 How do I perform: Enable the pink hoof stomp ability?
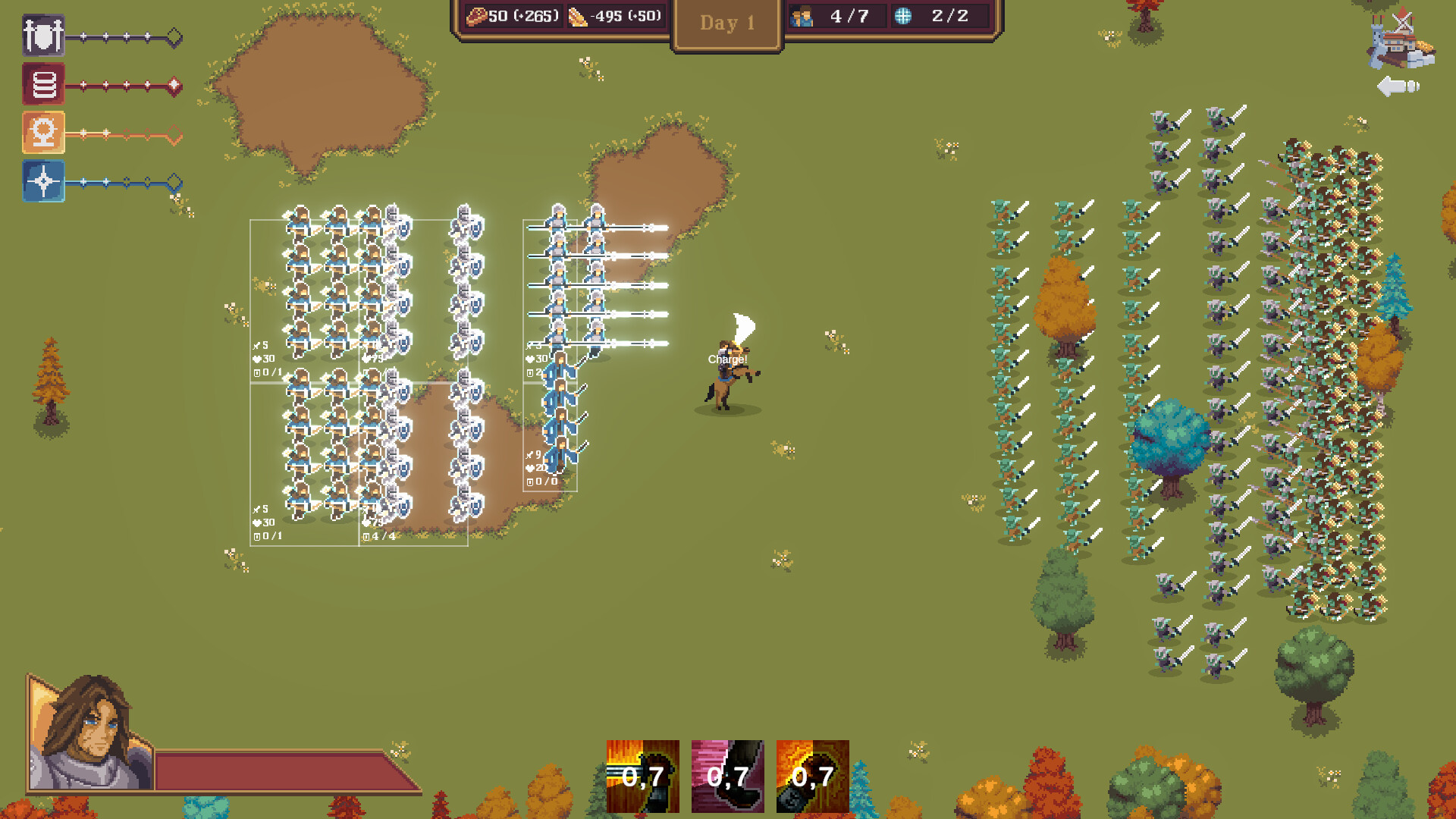[x=726, y=777]
